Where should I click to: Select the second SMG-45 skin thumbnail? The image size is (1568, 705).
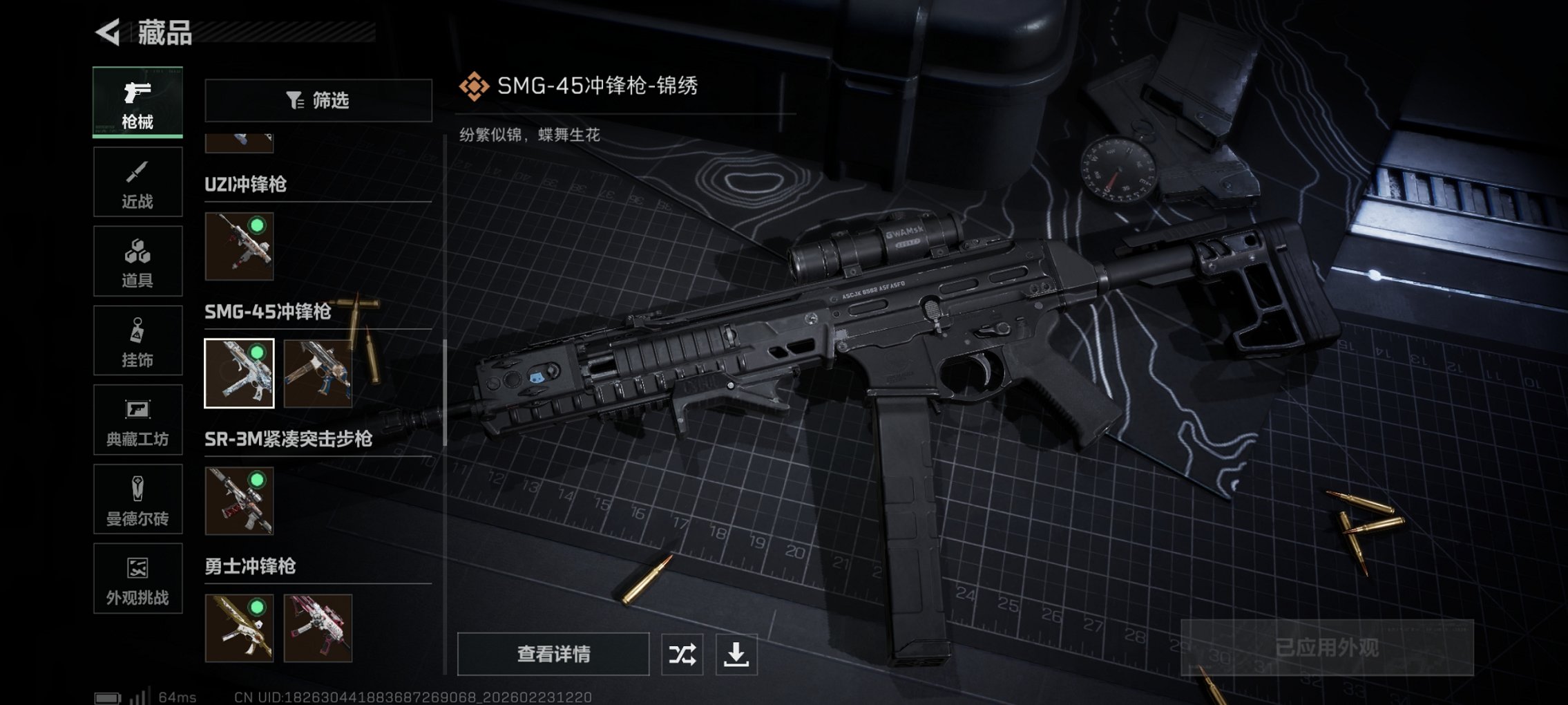coord(318,375)
